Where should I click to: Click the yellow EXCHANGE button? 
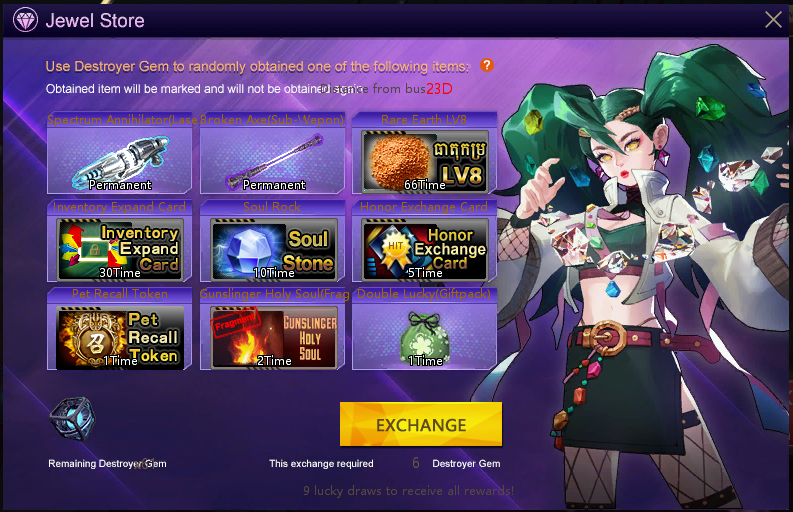[x=421, y=424]
